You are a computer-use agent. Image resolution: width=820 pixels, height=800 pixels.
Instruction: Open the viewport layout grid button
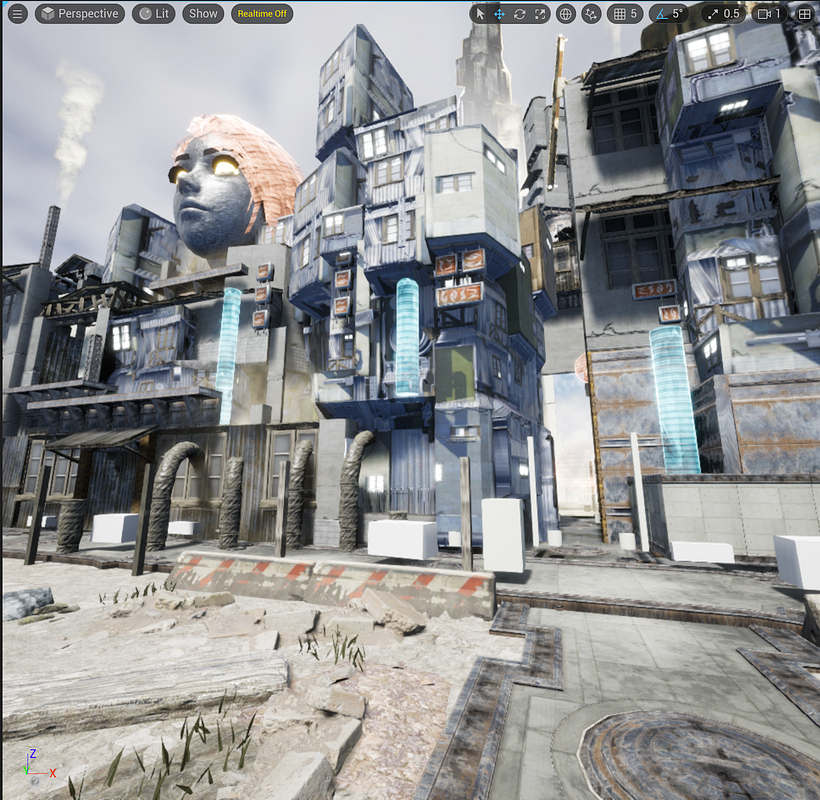[x=804, y=14]
